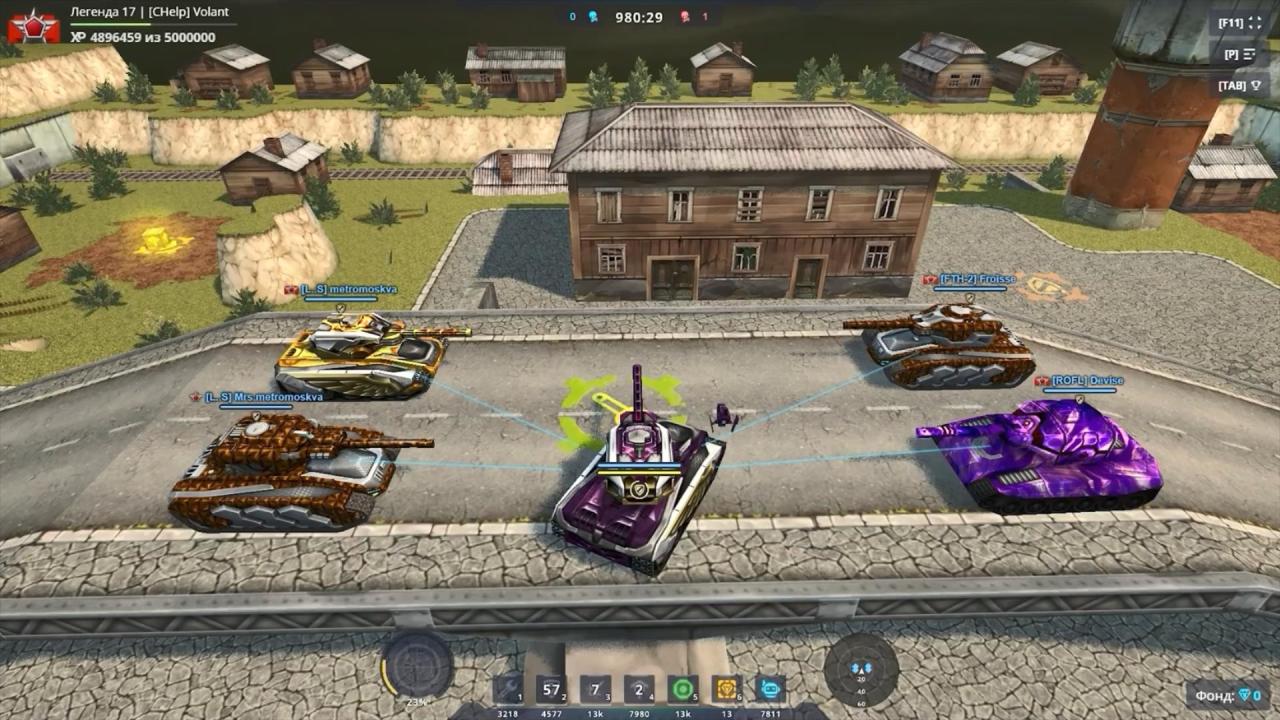Click the red team skull icon
This screenshot has height=720, width=1280.
tap(684, 16)
